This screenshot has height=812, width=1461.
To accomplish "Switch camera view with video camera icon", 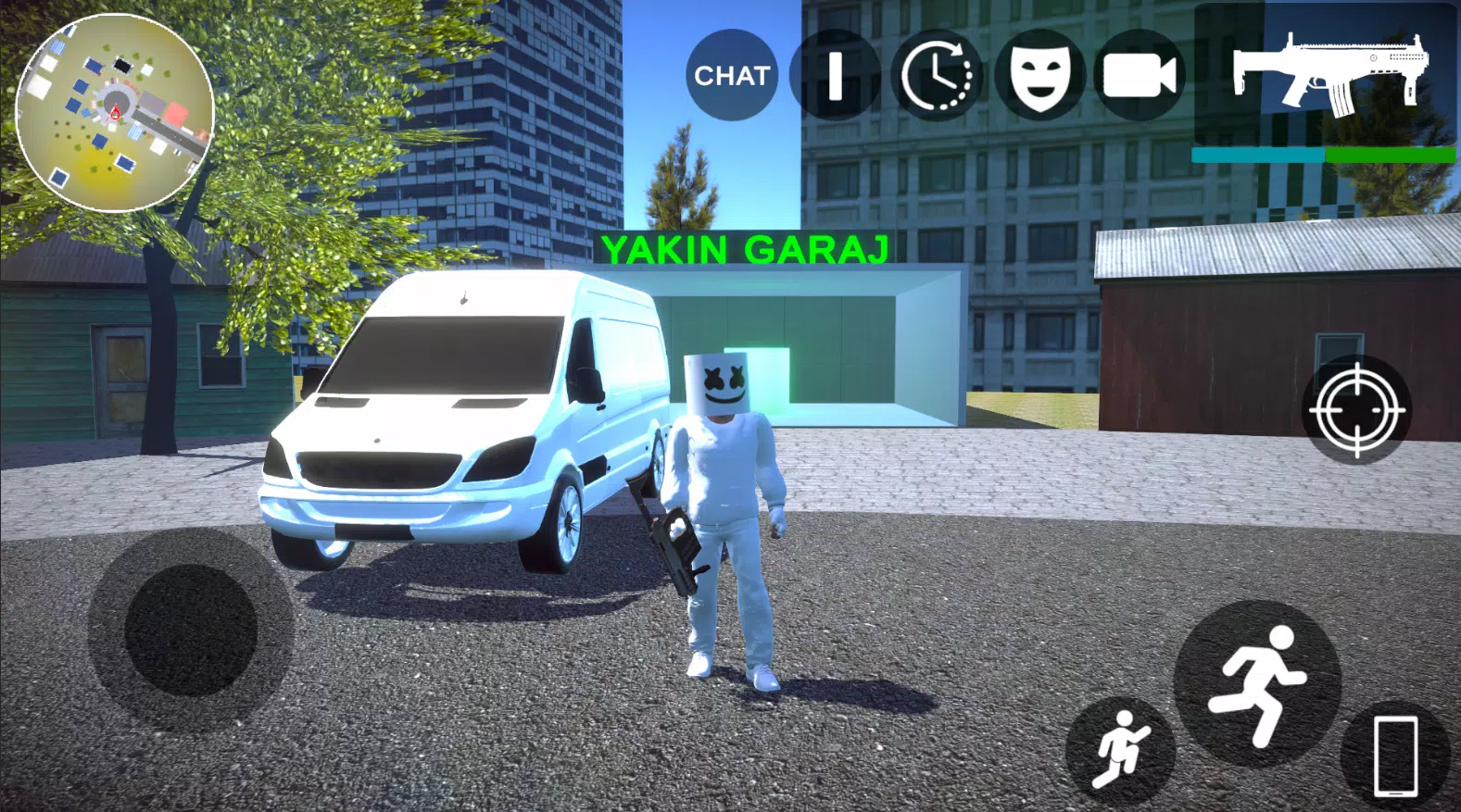I will point(1140,75).
